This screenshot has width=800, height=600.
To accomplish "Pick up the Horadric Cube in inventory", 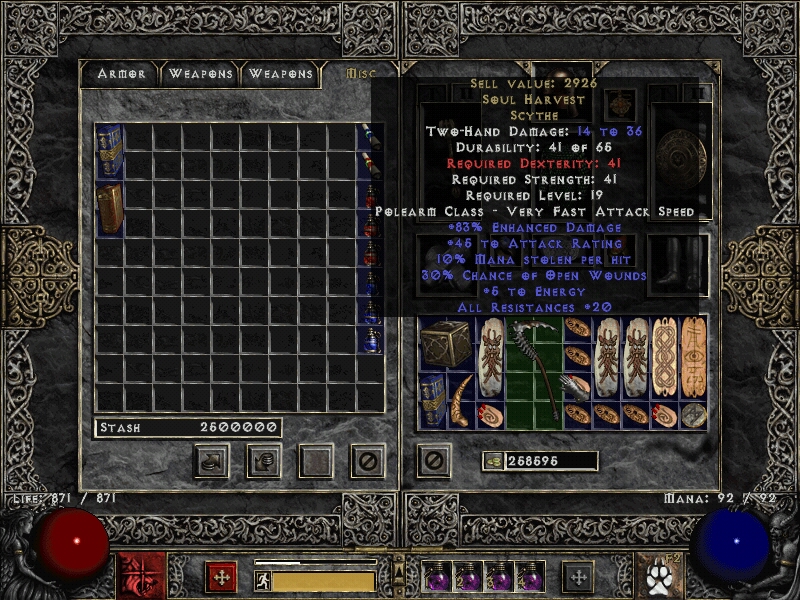I will pyautogui.click(x=439, y=343).
